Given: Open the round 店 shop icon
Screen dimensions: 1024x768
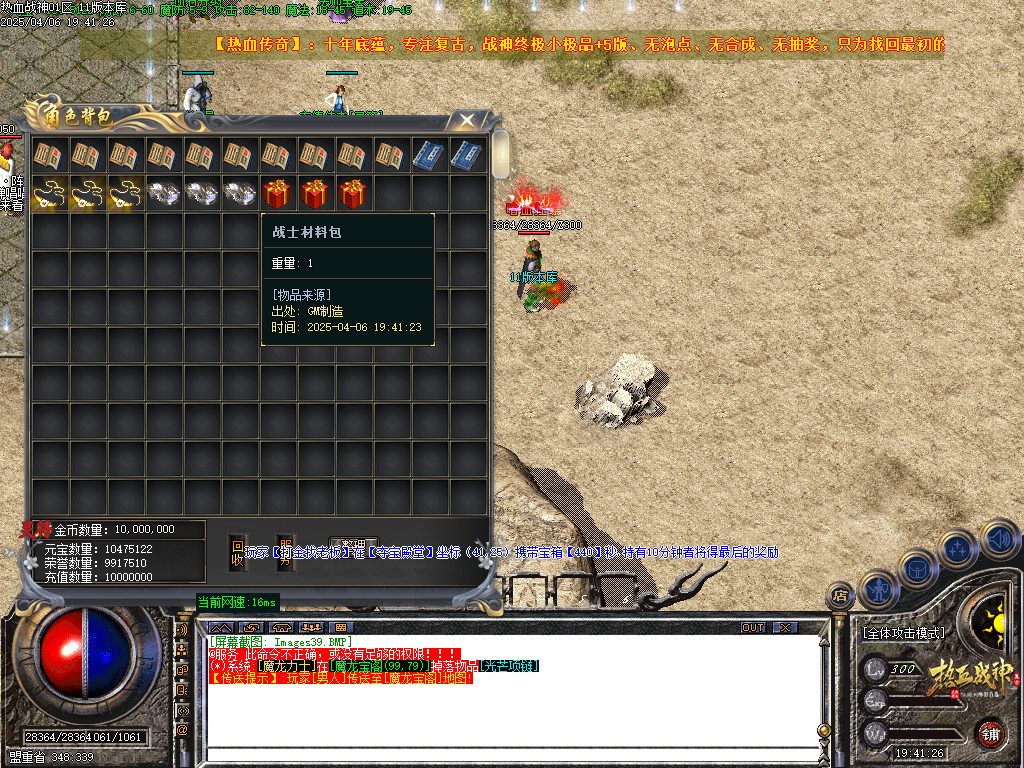Looking at the screenshot, I should [841, 597].
